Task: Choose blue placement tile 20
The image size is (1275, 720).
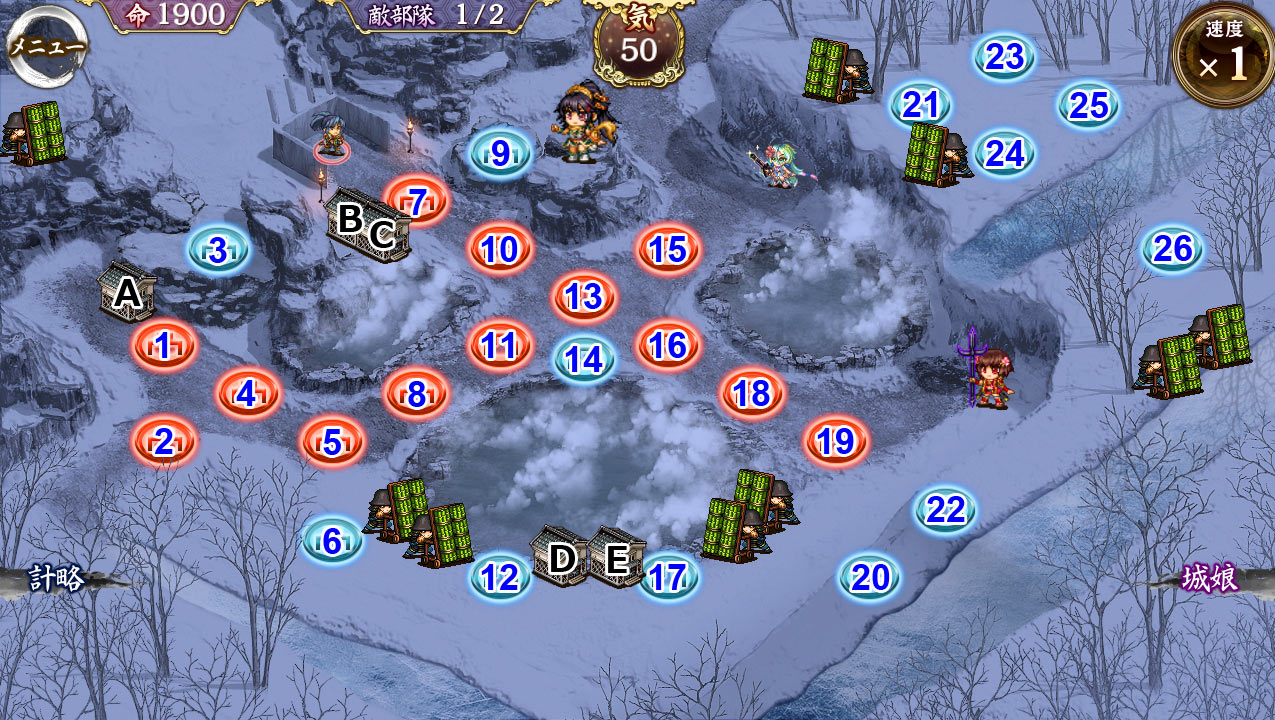Action: pos(870,577)
